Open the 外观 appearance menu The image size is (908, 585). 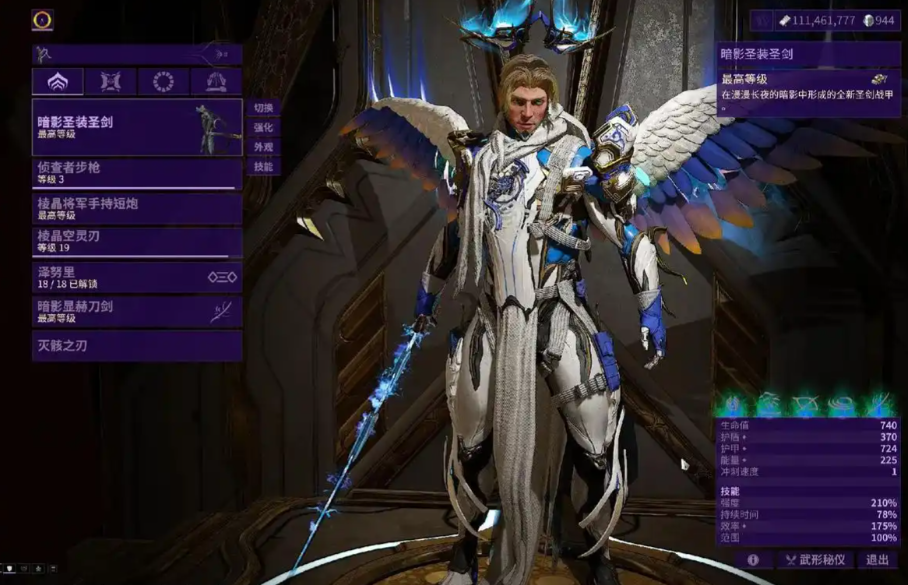point(263,147)
